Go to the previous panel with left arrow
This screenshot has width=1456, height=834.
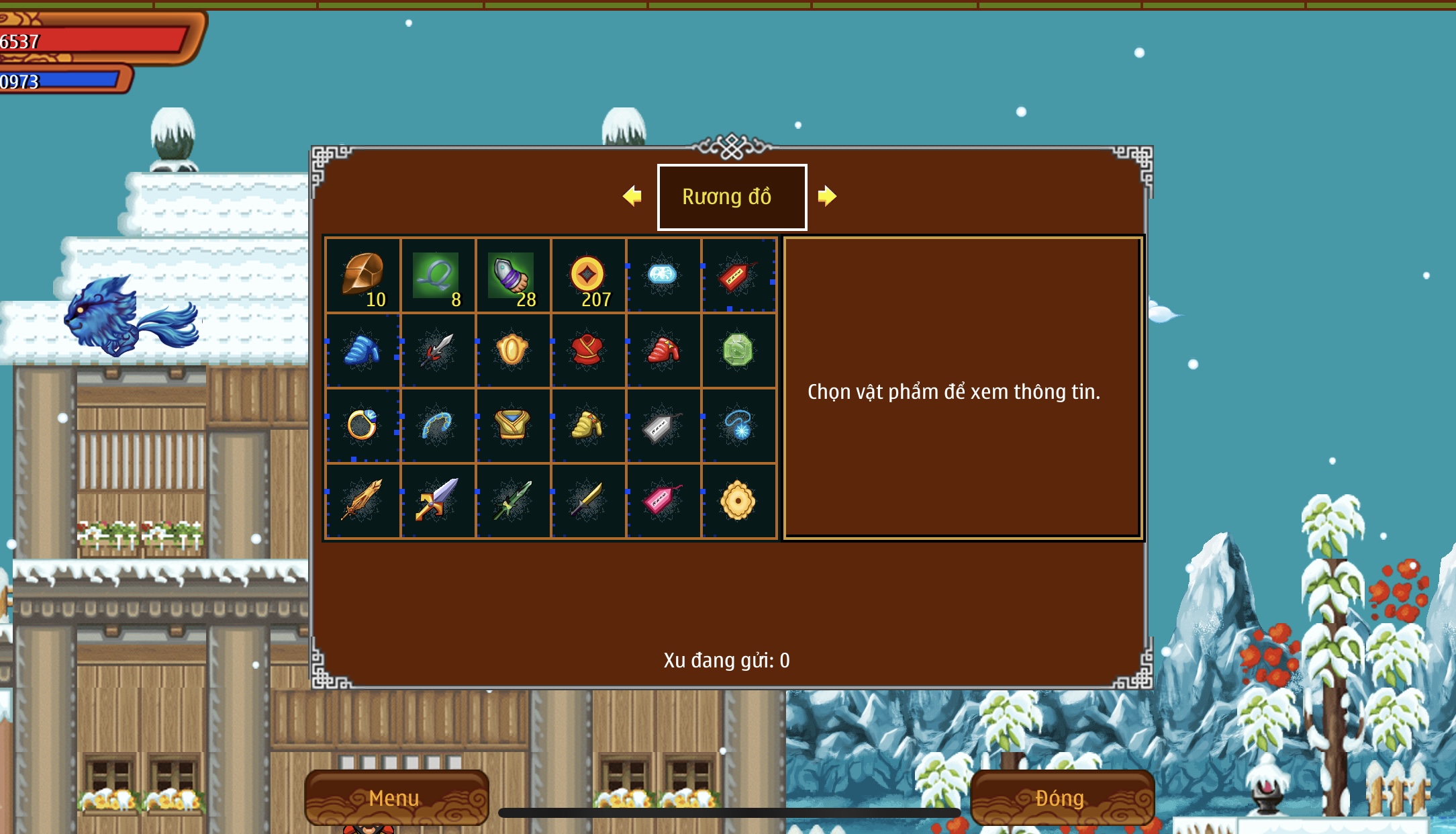click(632, 196)
